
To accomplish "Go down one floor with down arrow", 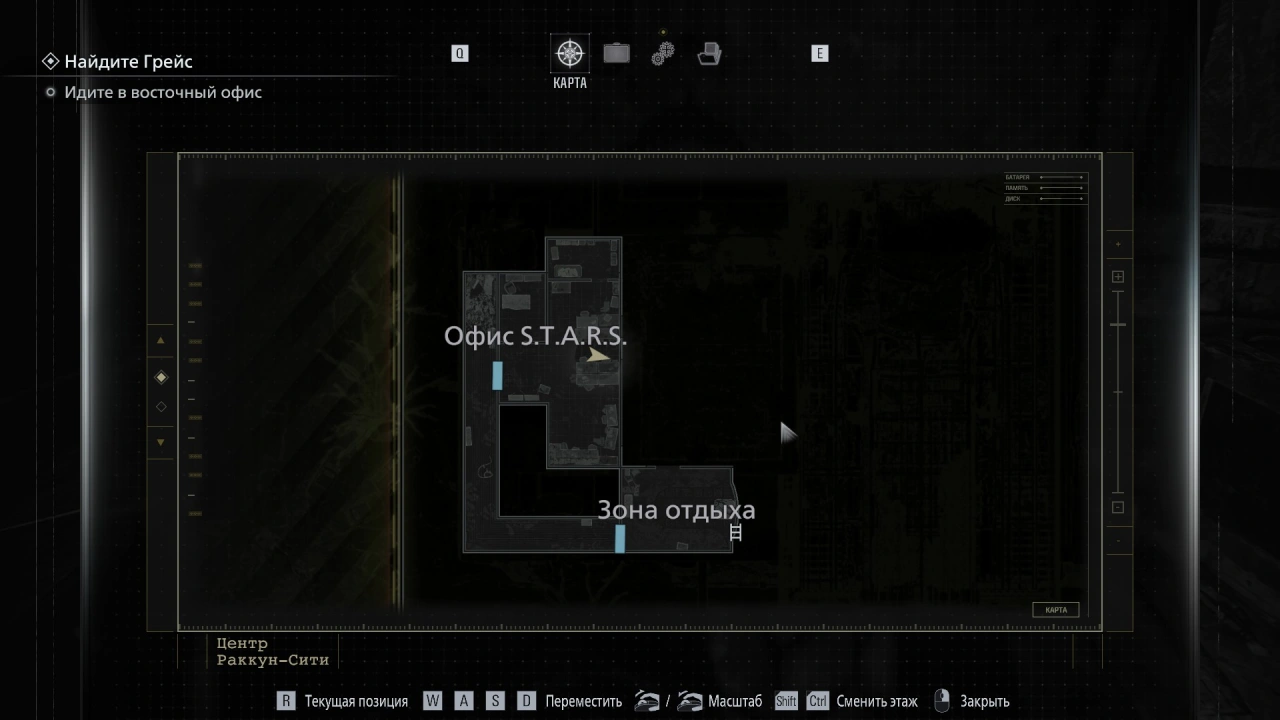I will click(161, 442).
